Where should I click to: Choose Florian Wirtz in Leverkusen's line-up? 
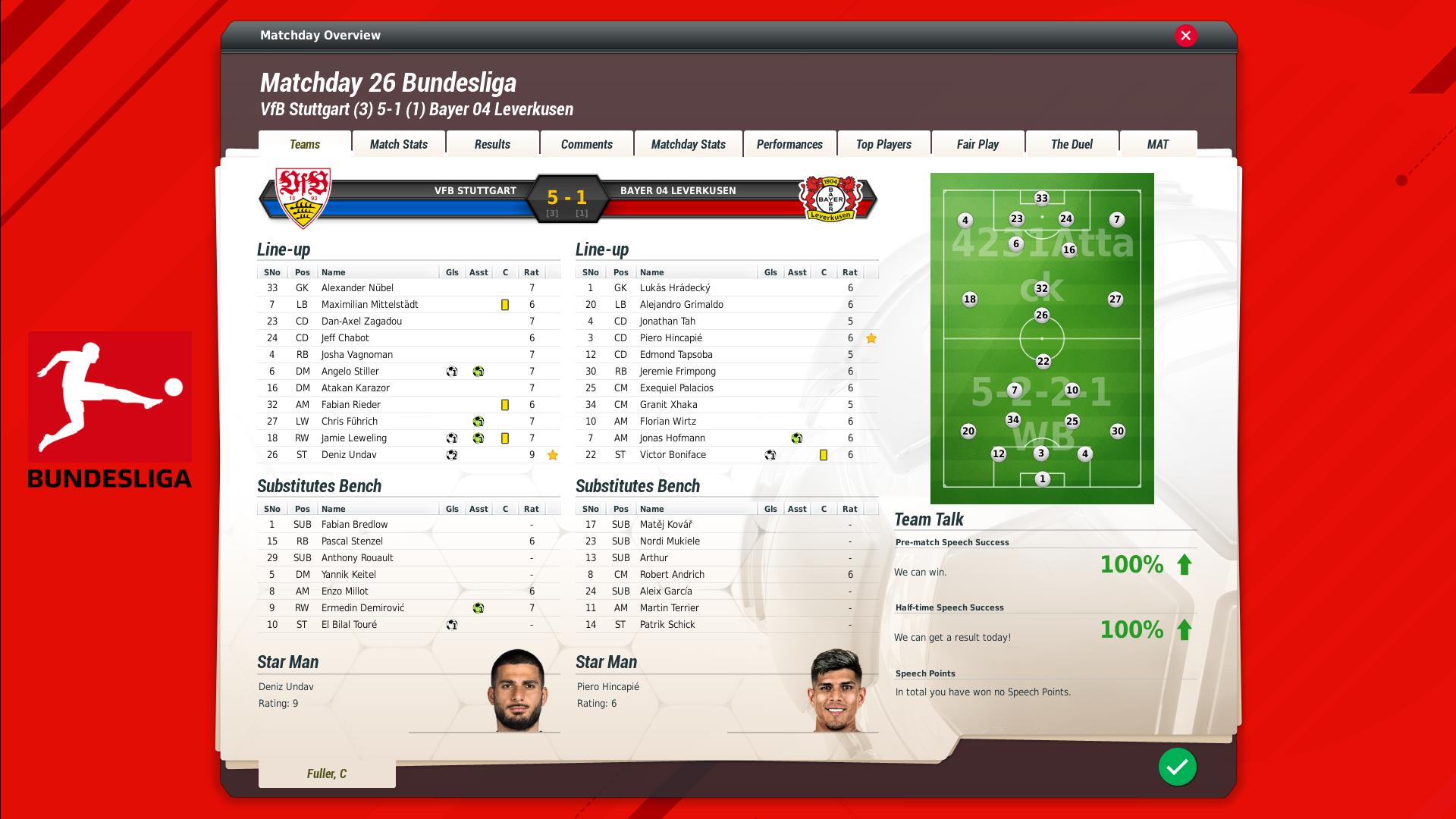pos(667,422)
